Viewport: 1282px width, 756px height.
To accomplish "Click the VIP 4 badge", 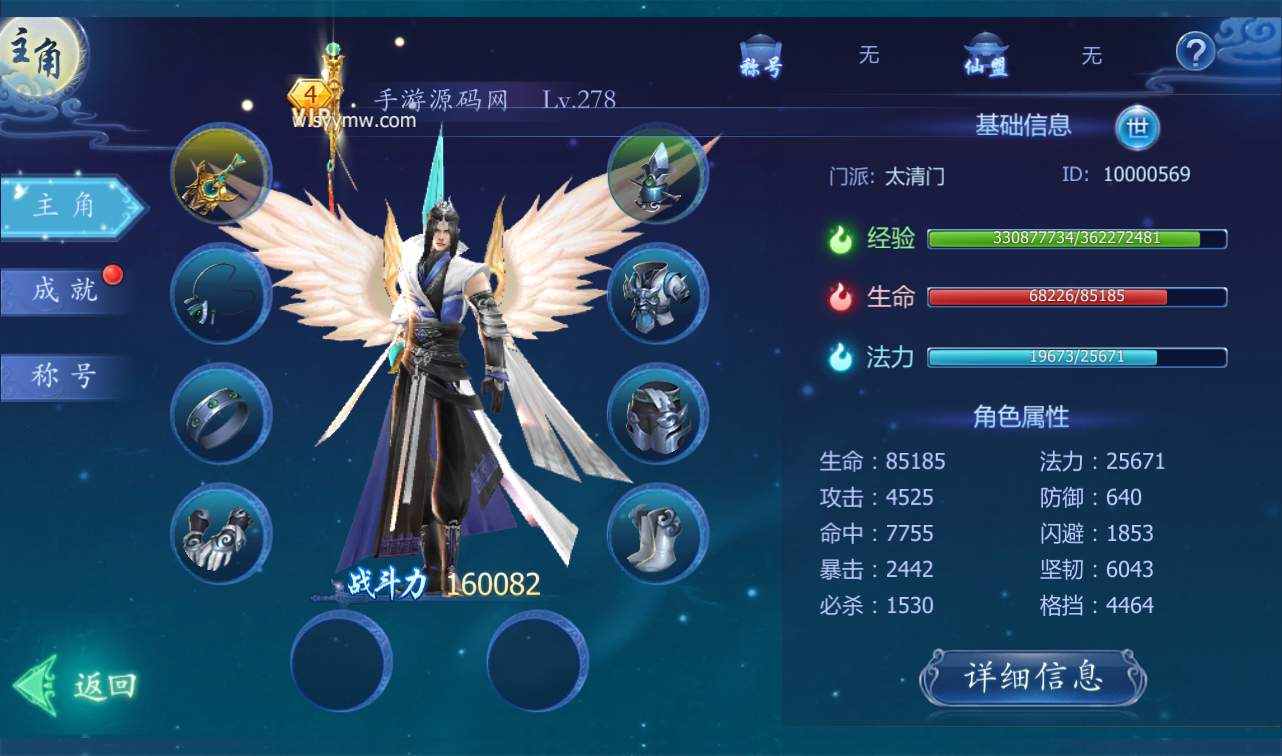I will click(x=312, y=96).
